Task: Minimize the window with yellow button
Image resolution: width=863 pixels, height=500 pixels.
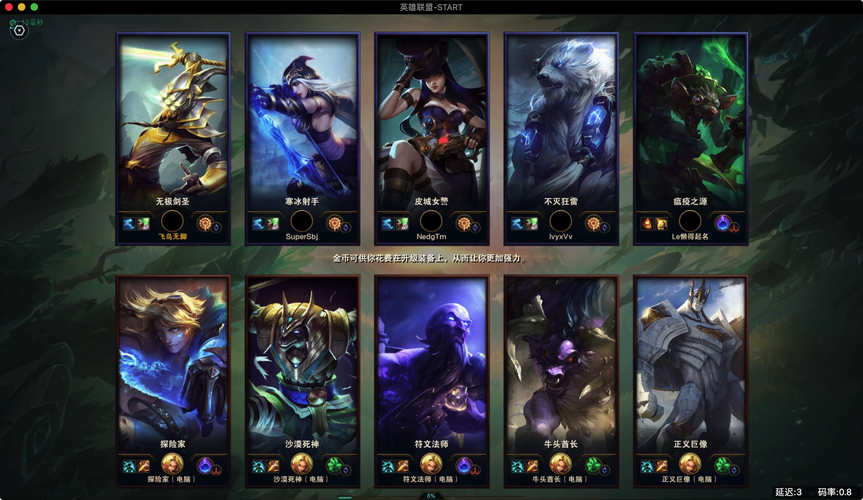Action: 21,7
